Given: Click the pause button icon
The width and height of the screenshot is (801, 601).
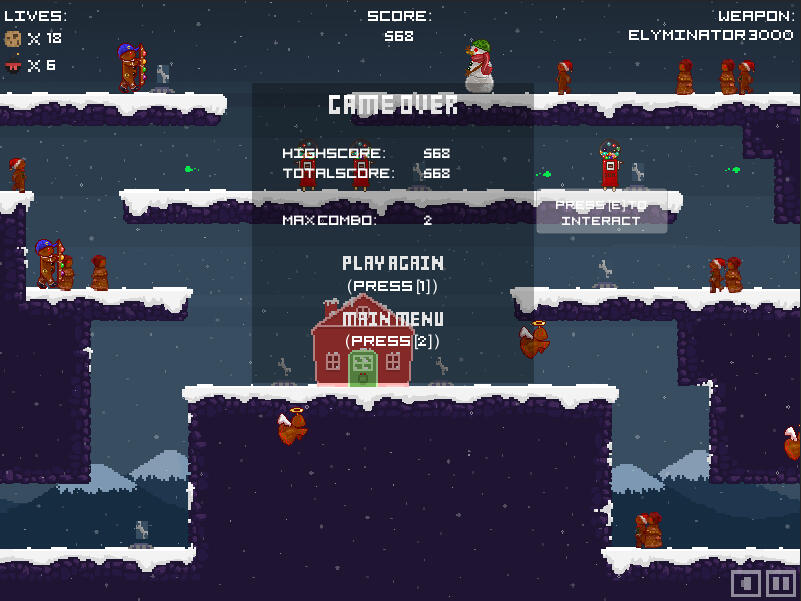Looking at the screenshot, I should point(781,583).
